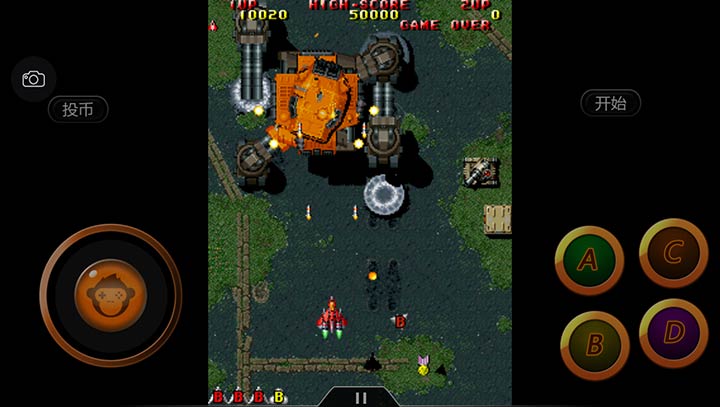720x407 pixels.
Task: Tap the orange B action button
Action: pyautogui.click(x=594, y=345)
